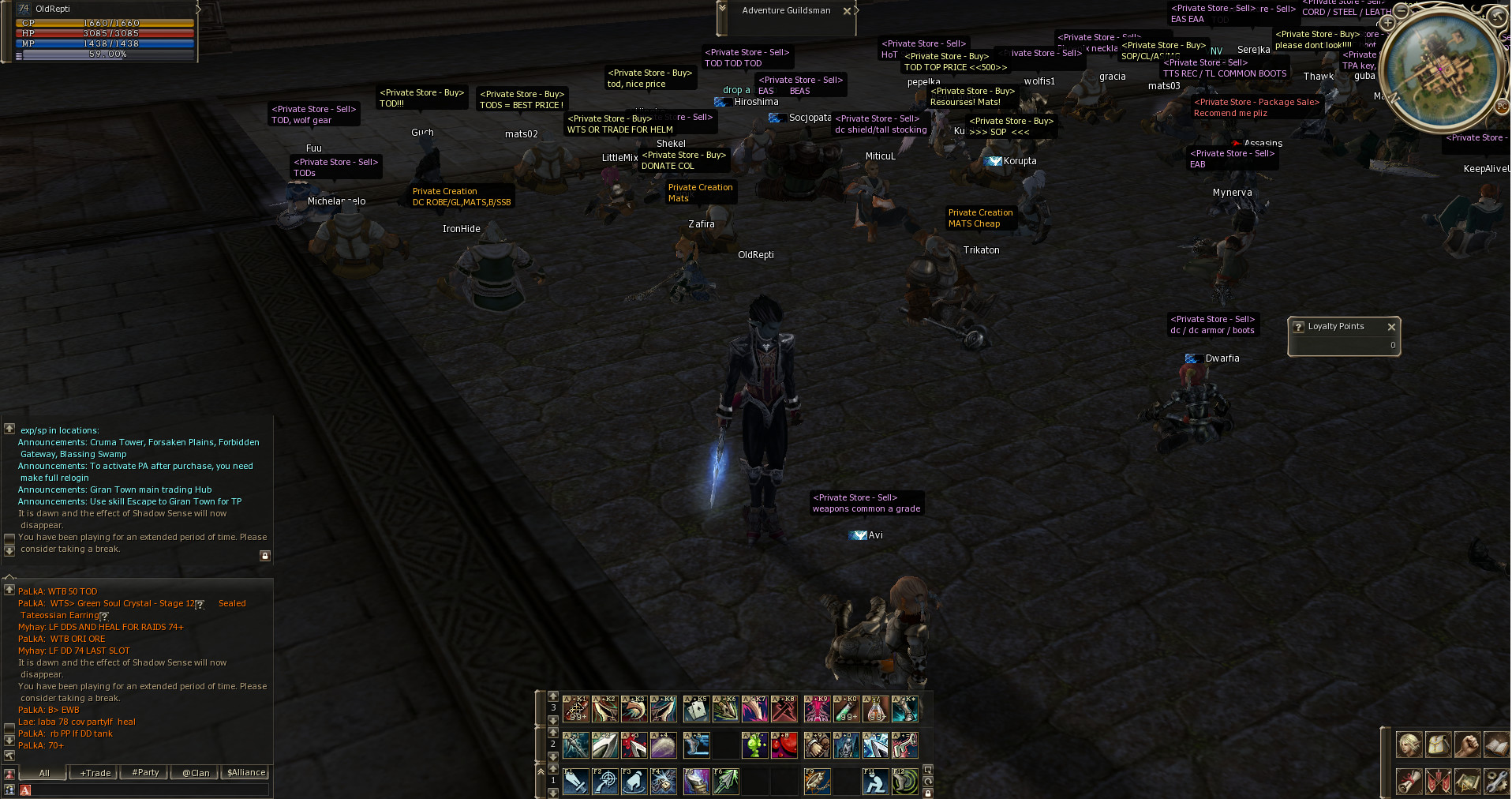Open the Loyalty Points help button

tap(1299, 327)
